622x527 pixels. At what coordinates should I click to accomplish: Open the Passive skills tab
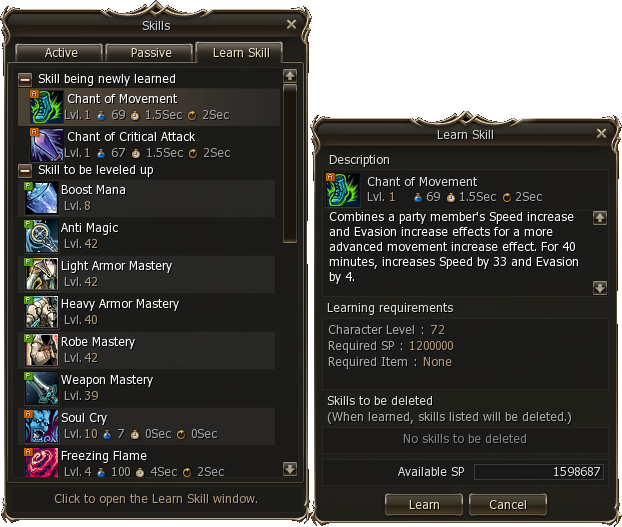tap(151, 53)
